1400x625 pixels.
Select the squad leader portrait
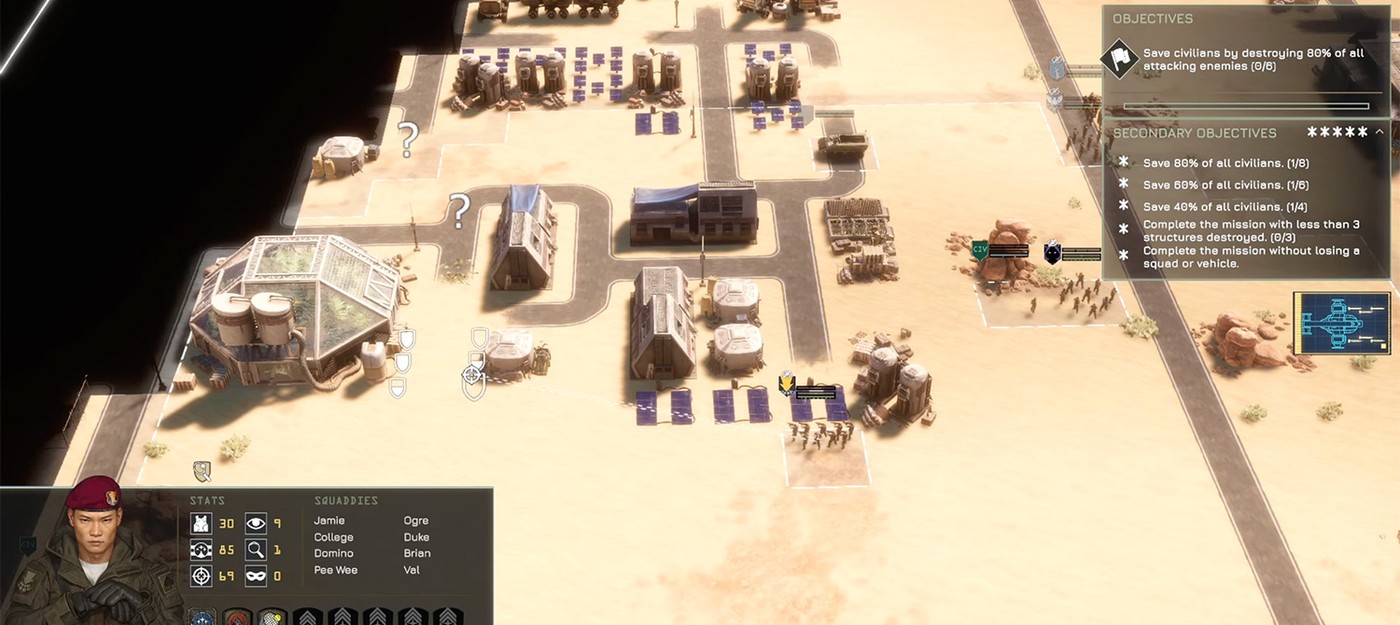click(x=91, y=555)
